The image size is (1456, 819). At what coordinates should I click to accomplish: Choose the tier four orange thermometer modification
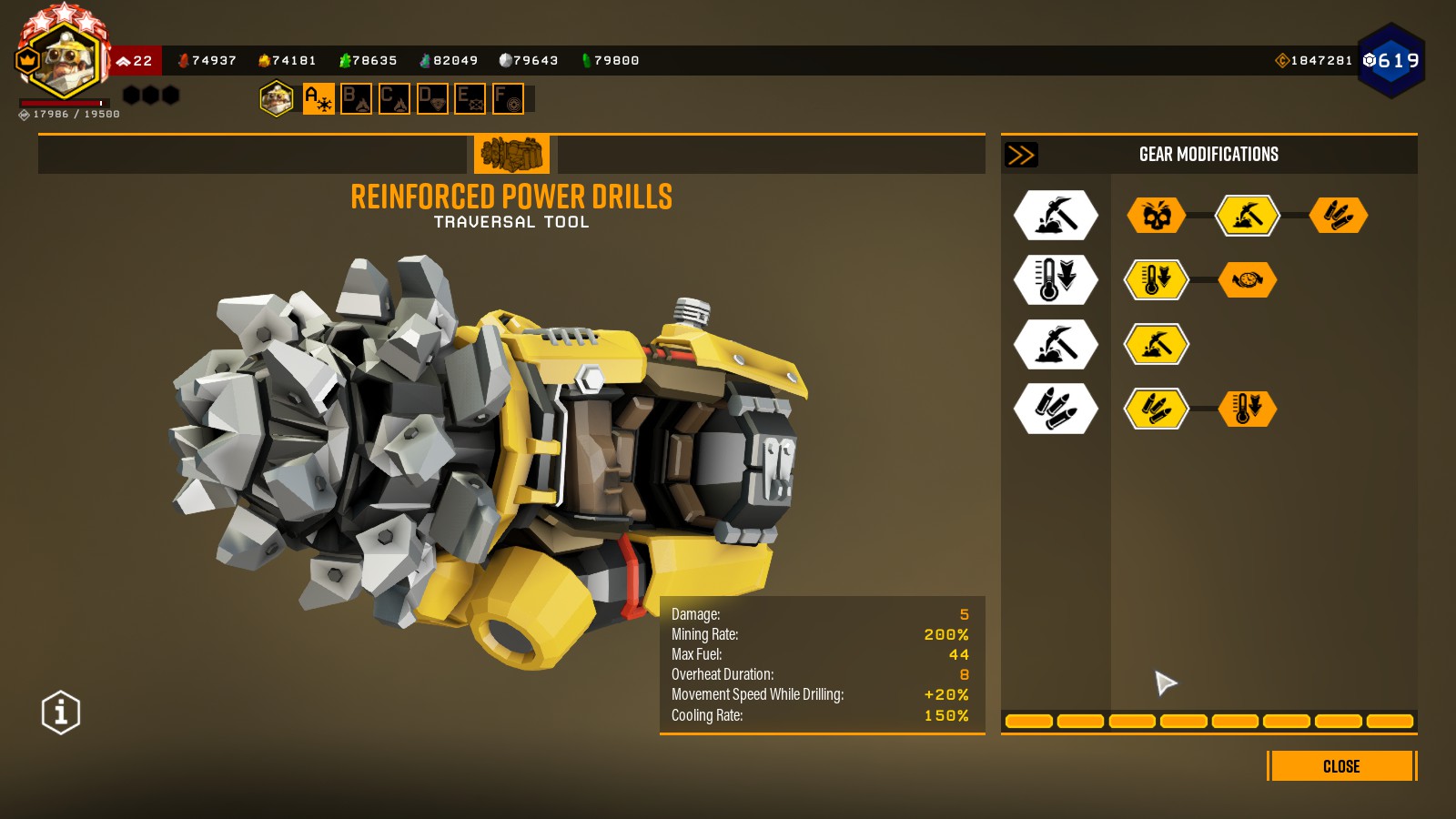[1248, 409]
